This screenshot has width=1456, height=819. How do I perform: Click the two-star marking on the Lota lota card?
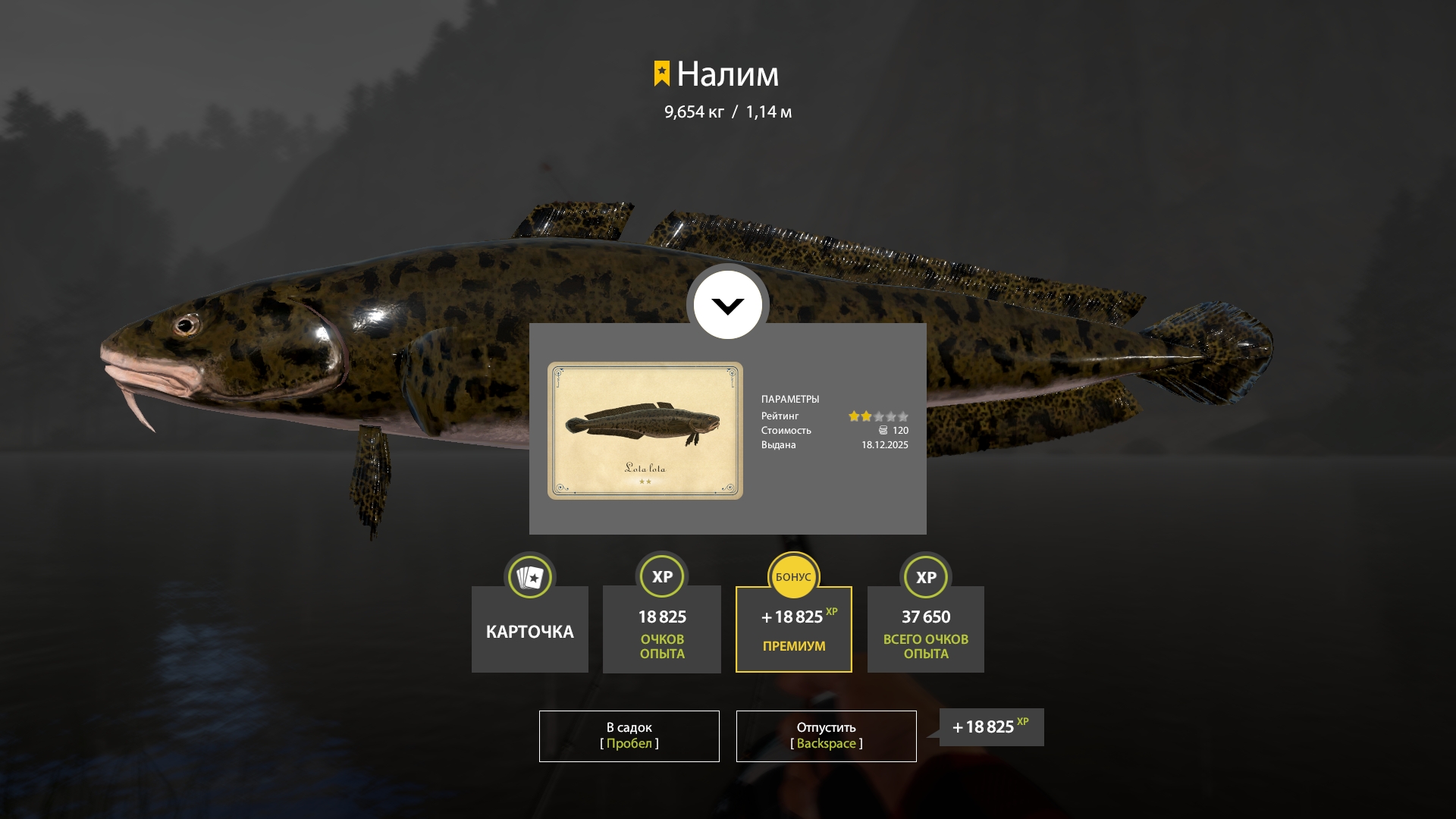645,480
